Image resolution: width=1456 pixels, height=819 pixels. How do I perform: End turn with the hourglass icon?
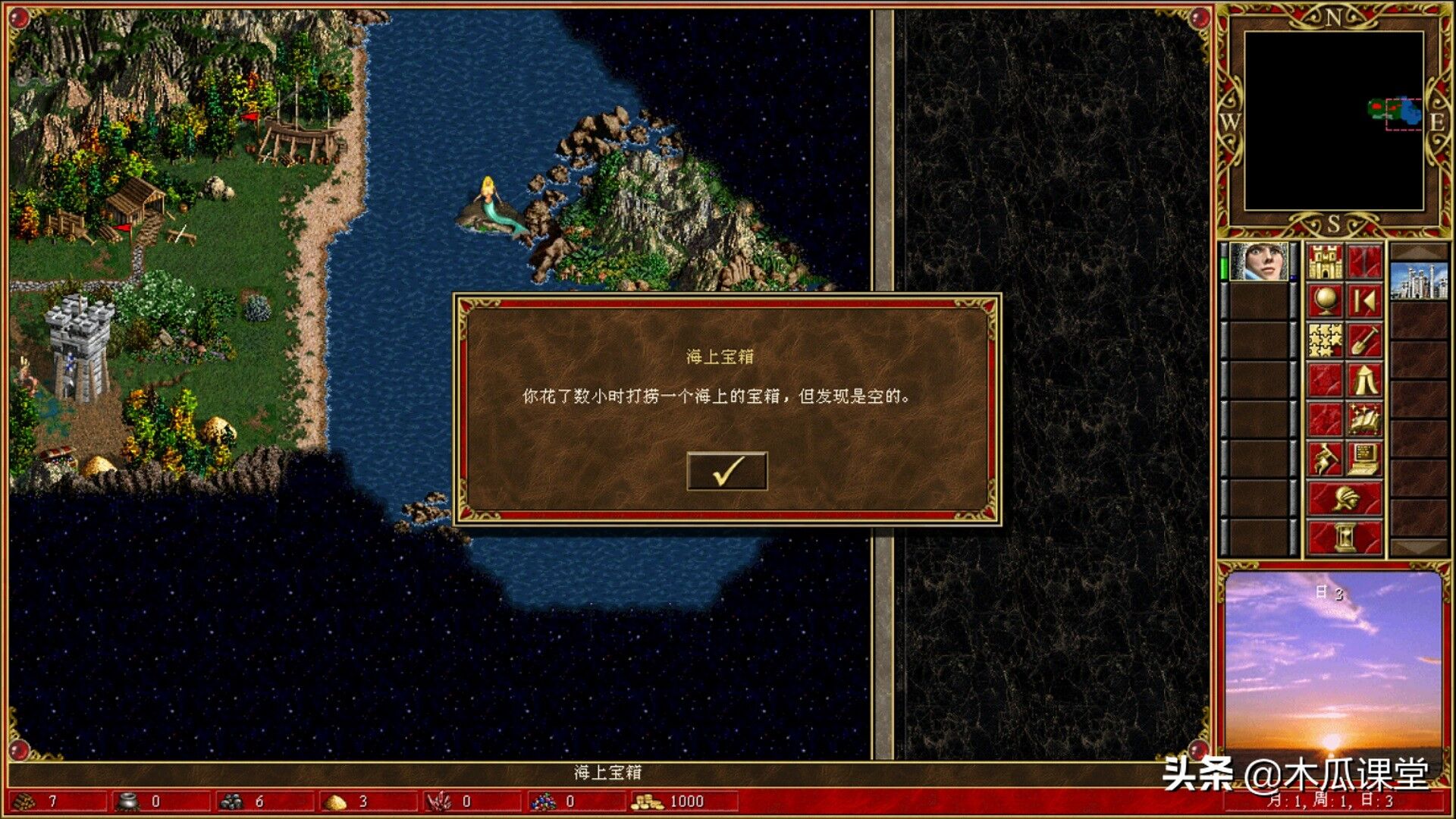[x=1345, y=535]
